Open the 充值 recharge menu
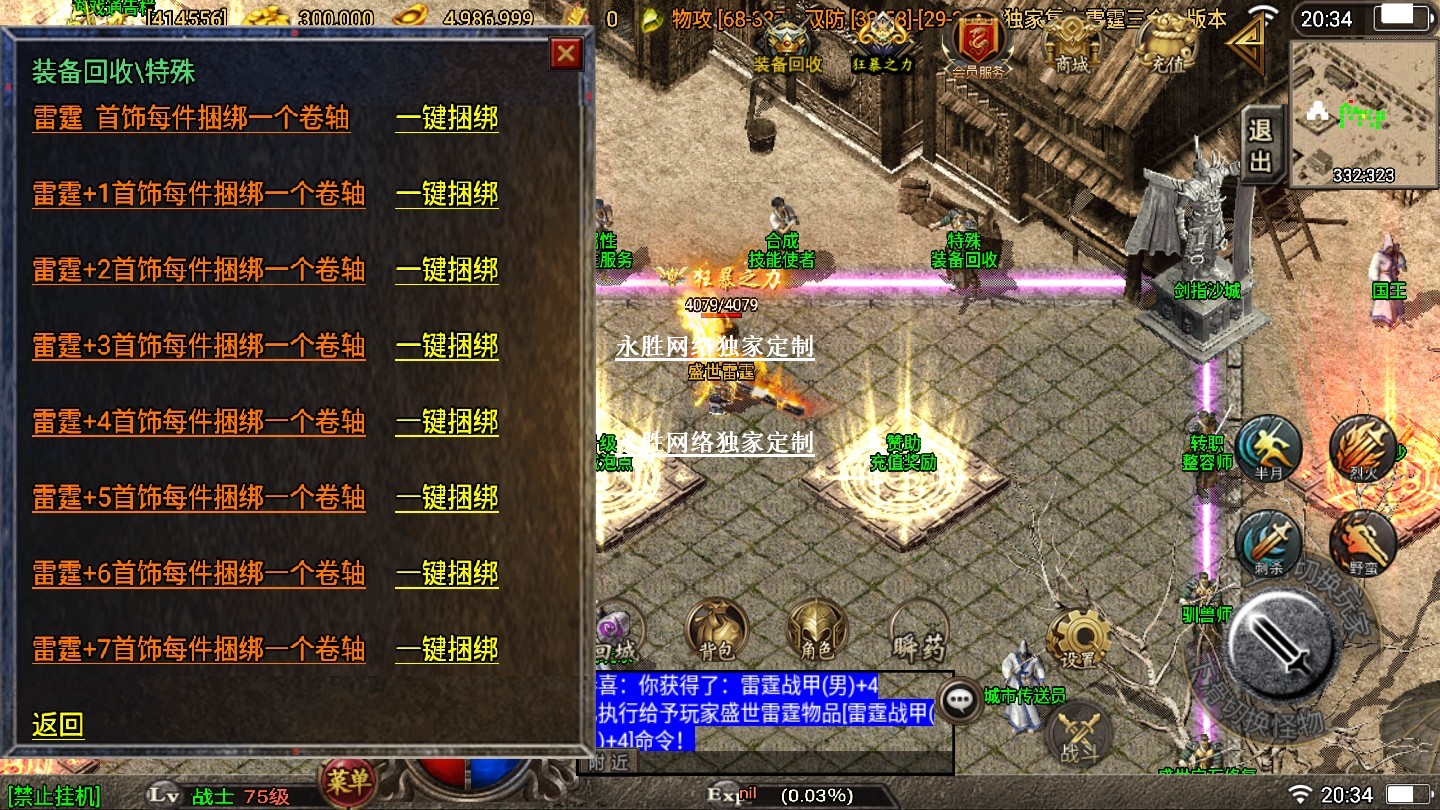This screenshot has width=1440, height=810. click(x=1162, y=46)
